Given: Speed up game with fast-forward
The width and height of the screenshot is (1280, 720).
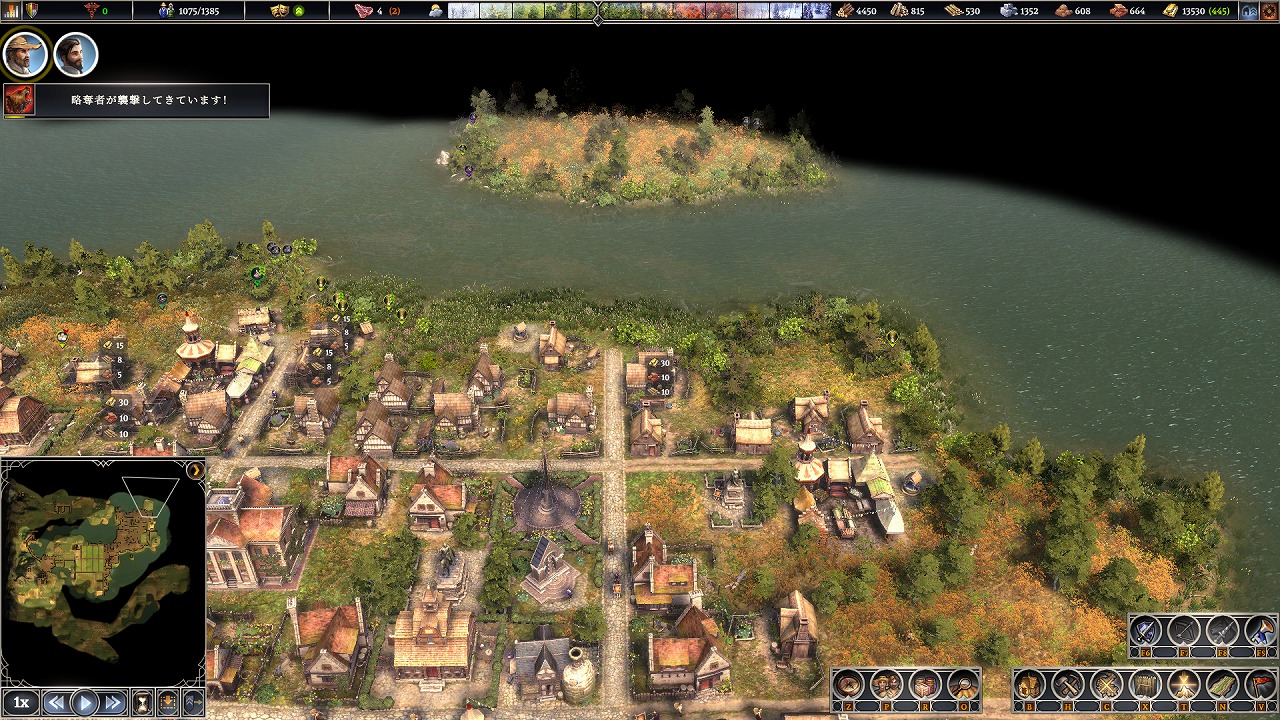Looking at the screenshot, I should (113, 703).
